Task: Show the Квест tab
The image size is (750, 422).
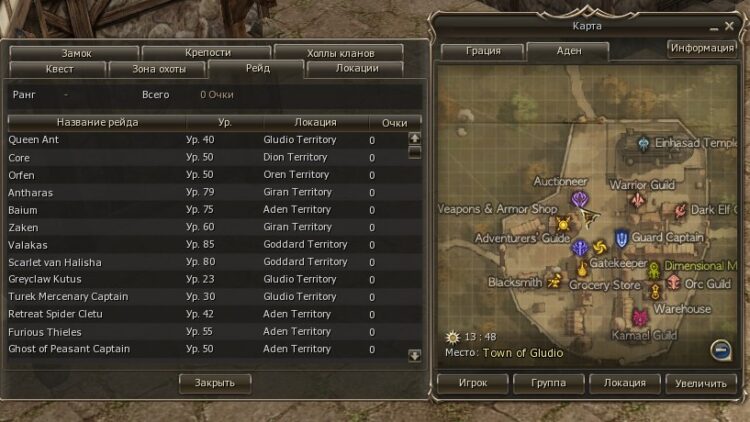Action: (60, 69)
